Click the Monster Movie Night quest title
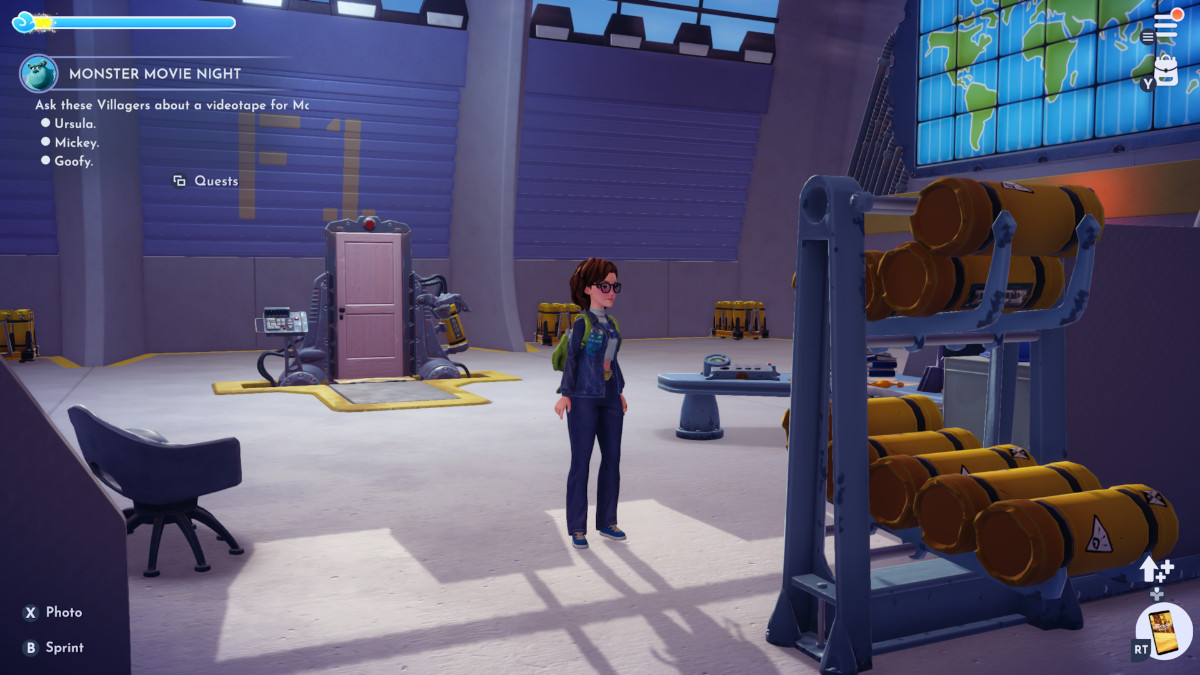Image resolution: width=1200 pixels, height=675 pixels. point(155,74)
